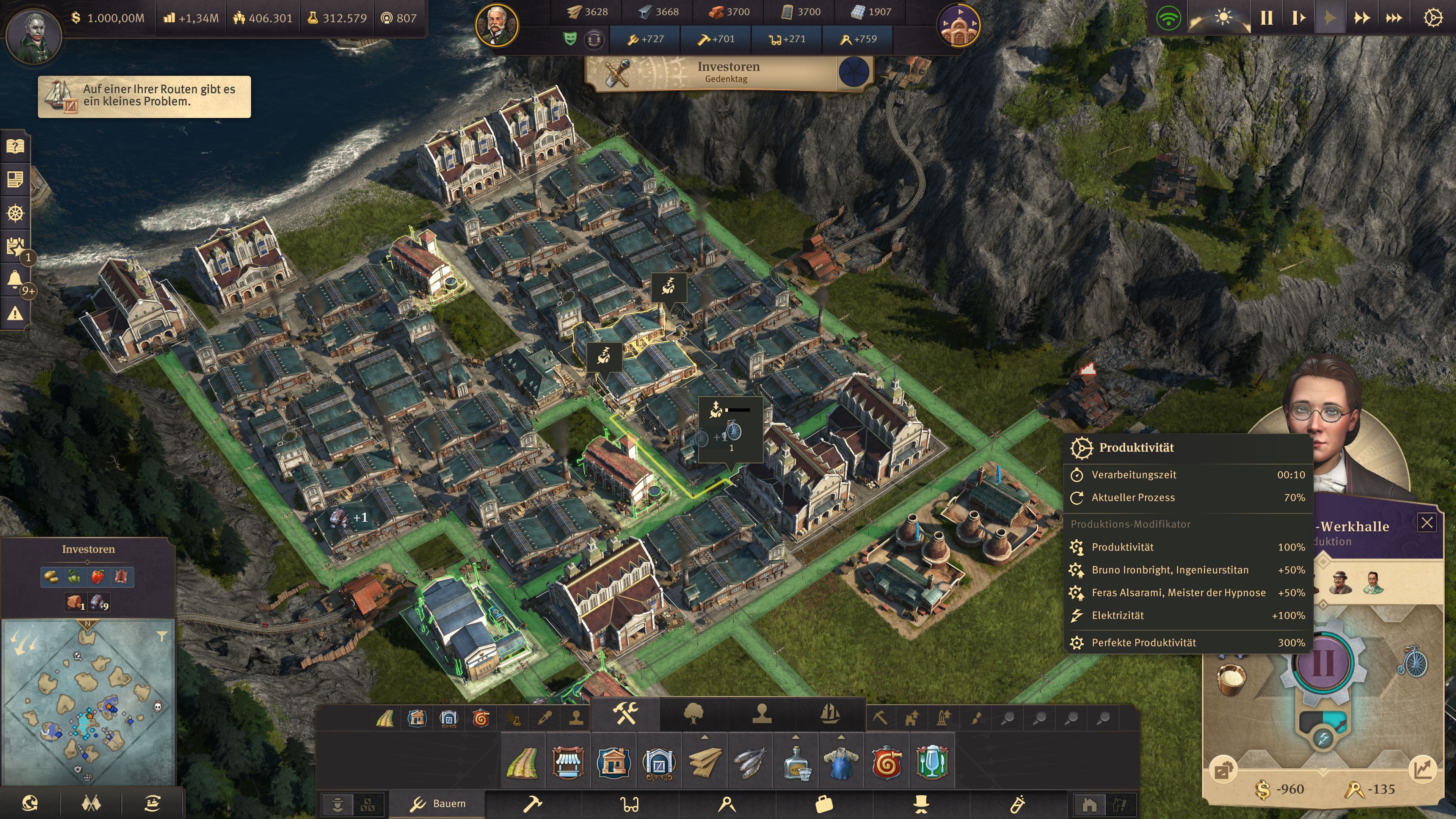The width and height of the screenshot is (1456, 819).
Task: Open the ship's wheel menu icon
Action: pyautogui.click(x=15, y=213)
